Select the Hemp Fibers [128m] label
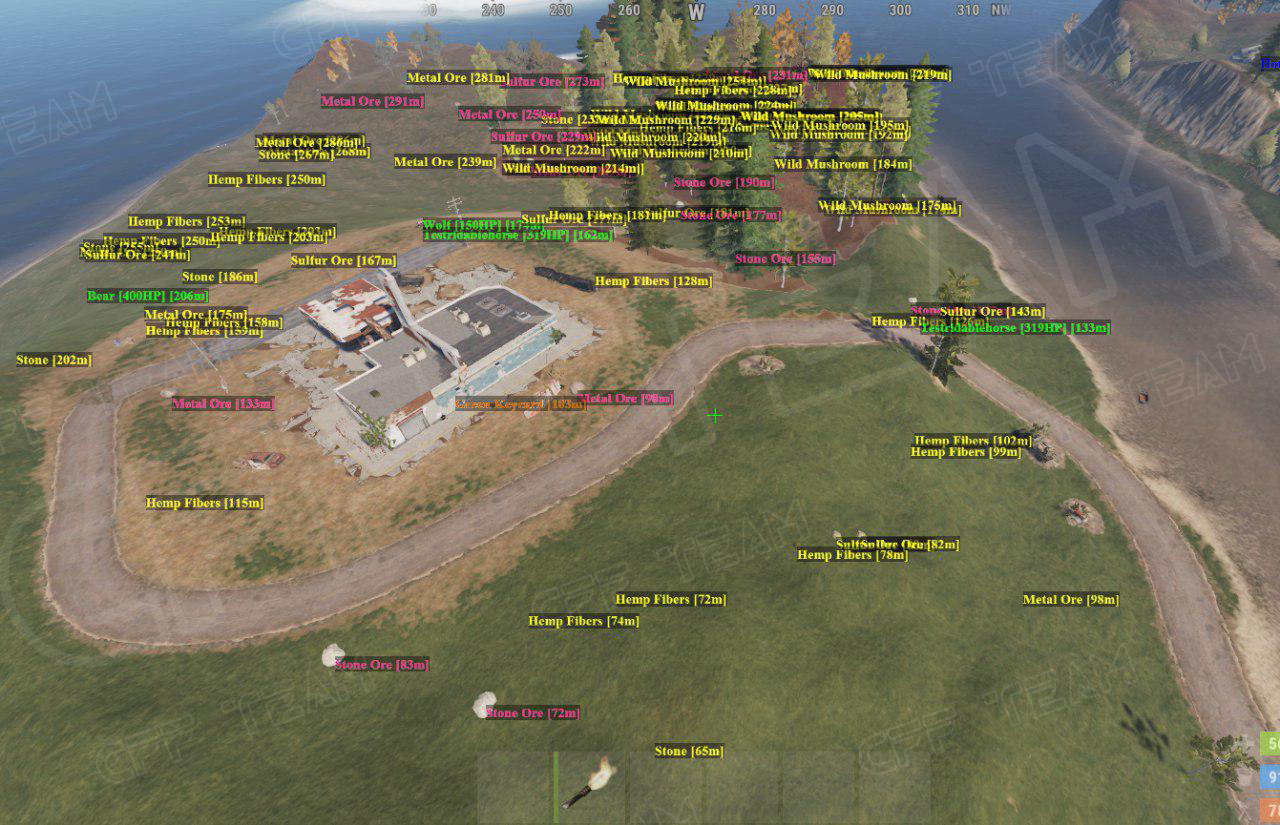The image size is (1280, 825). tap(652, 281)
